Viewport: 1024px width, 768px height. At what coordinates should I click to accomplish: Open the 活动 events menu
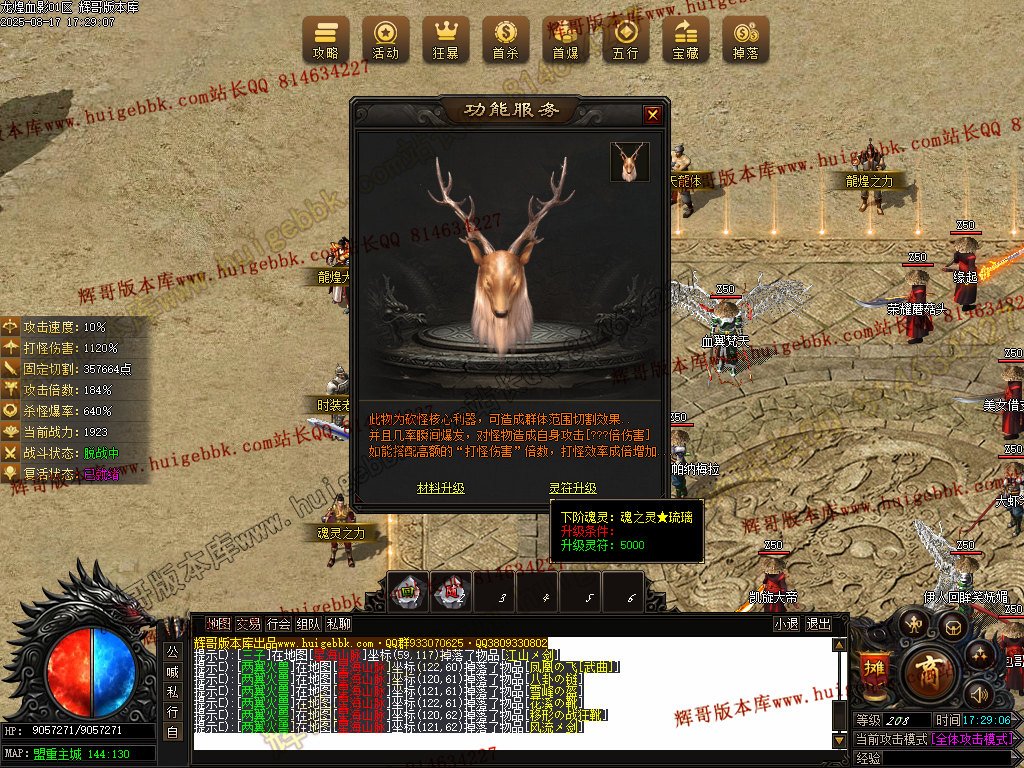click(386, 39)
